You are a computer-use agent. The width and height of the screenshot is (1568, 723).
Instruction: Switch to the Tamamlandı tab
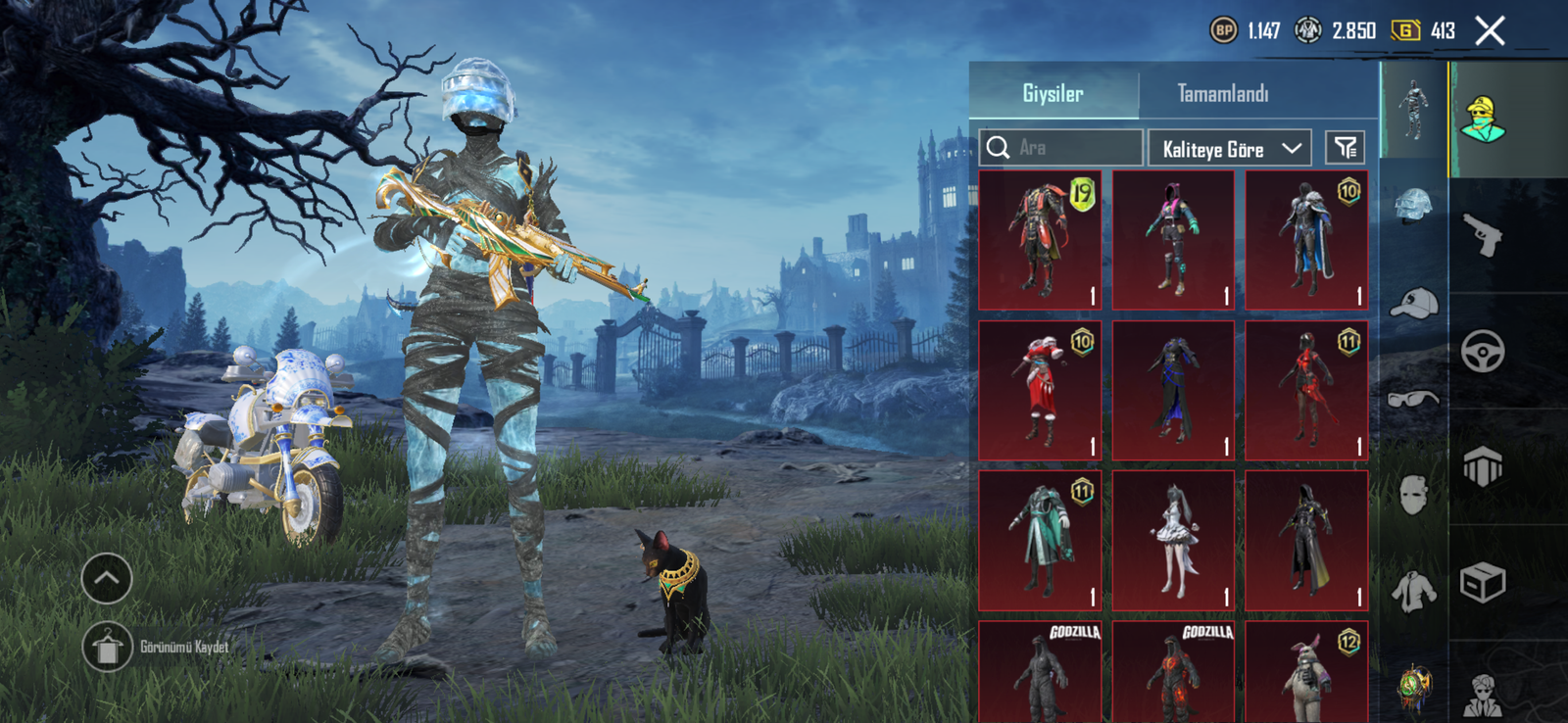click(x=1222, y=94)
